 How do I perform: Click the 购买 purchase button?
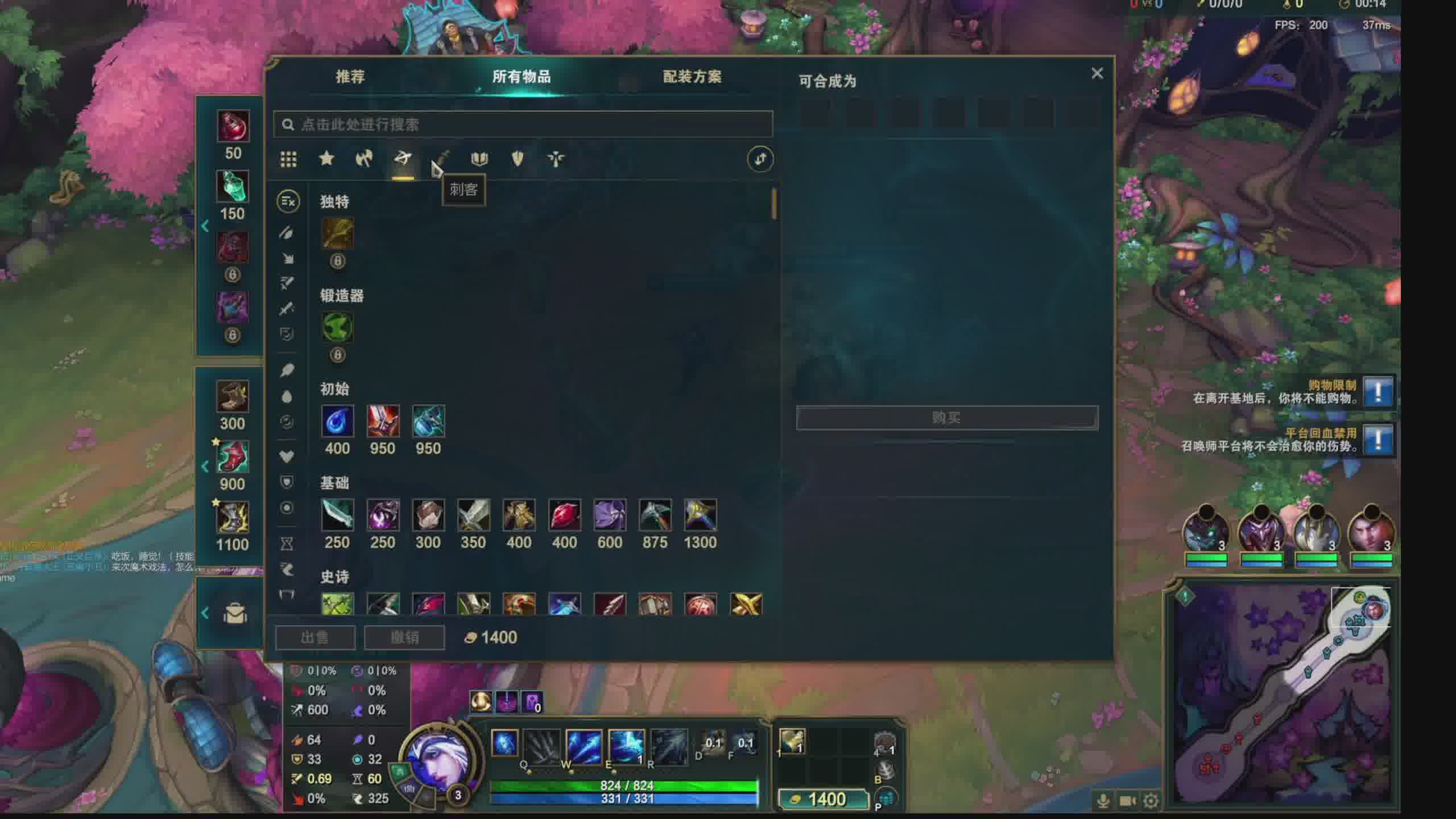(946, 418)
